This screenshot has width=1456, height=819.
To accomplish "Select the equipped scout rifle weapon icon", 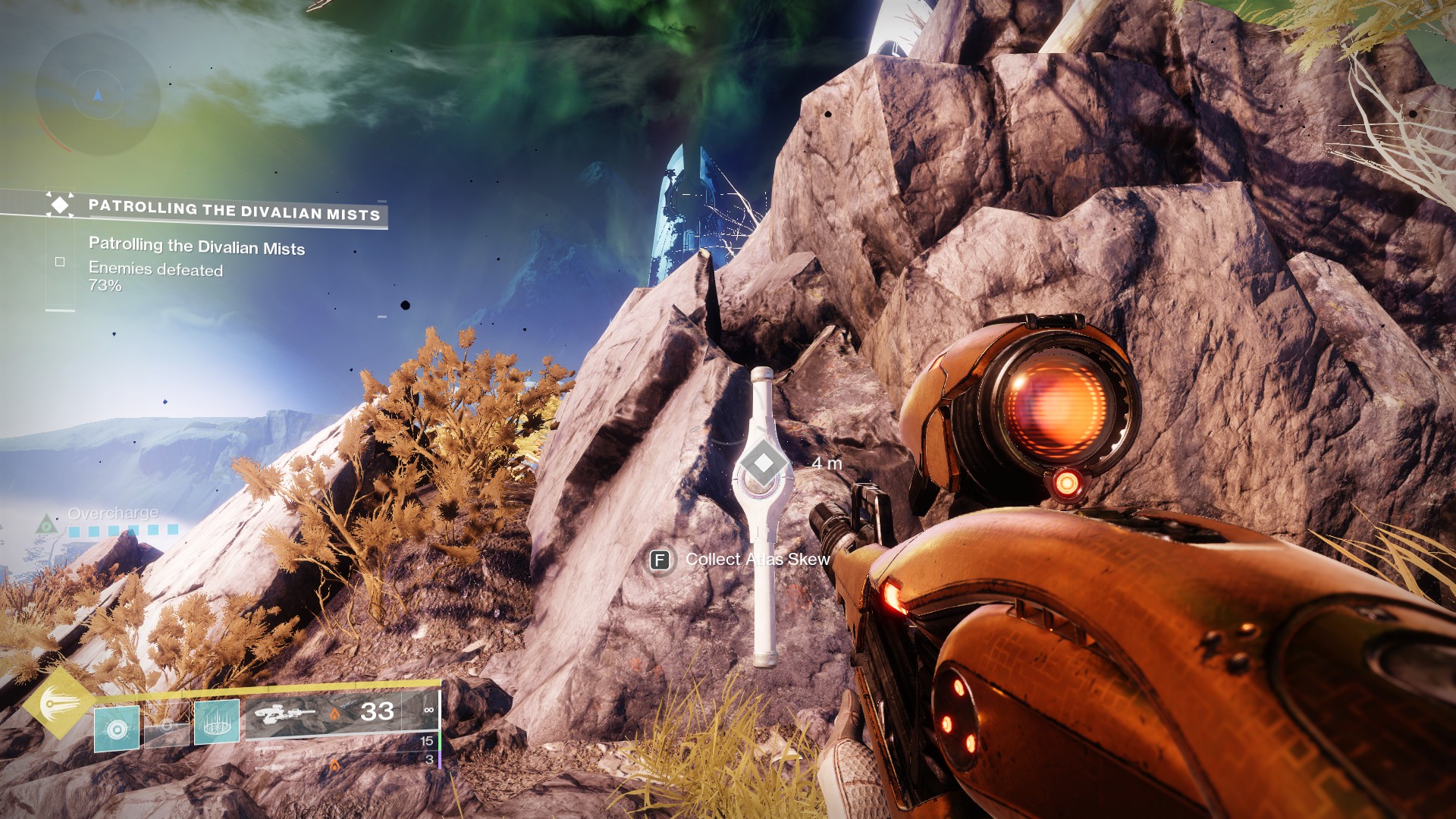I will pyautogui.click(x=285, y=714).
